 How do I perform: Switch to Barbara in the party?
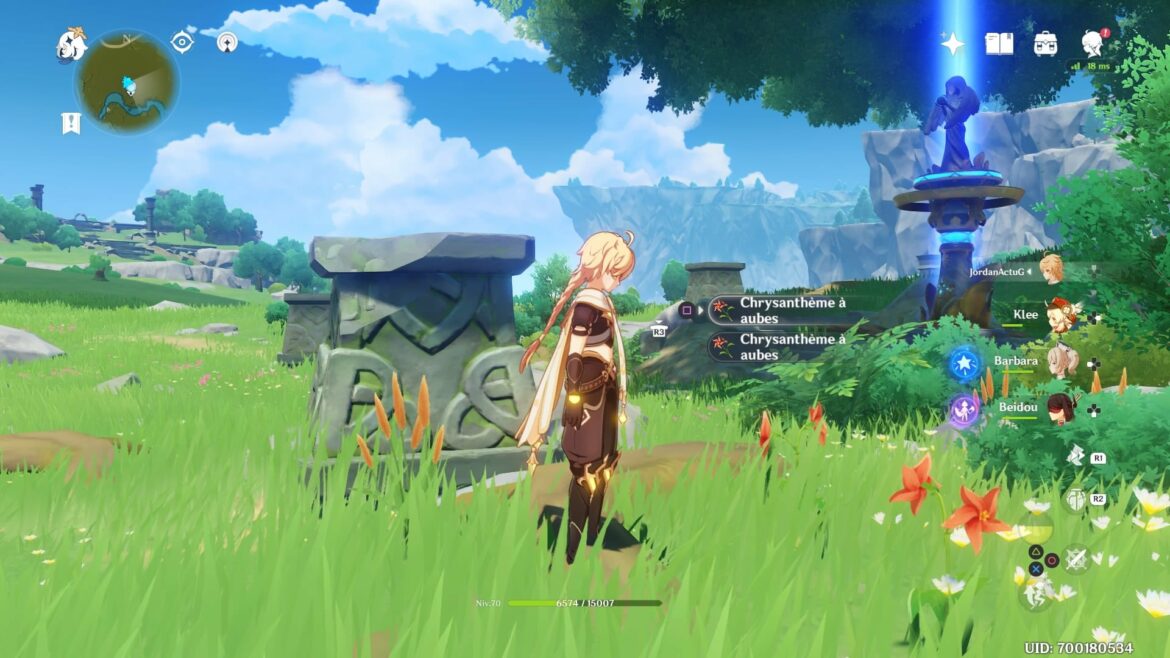click(x=1062, y=362)
